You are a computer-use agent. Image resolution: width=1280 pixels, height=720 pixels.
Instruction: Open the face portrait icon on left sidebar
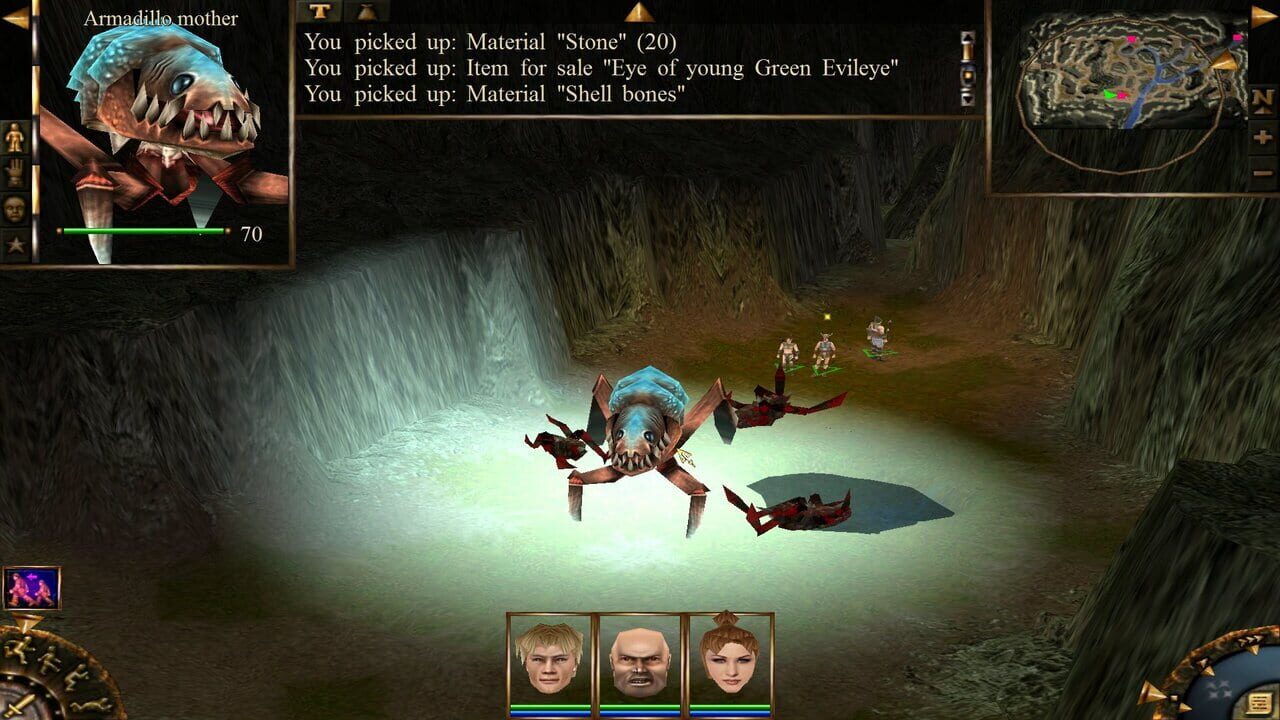pos(14,207)
